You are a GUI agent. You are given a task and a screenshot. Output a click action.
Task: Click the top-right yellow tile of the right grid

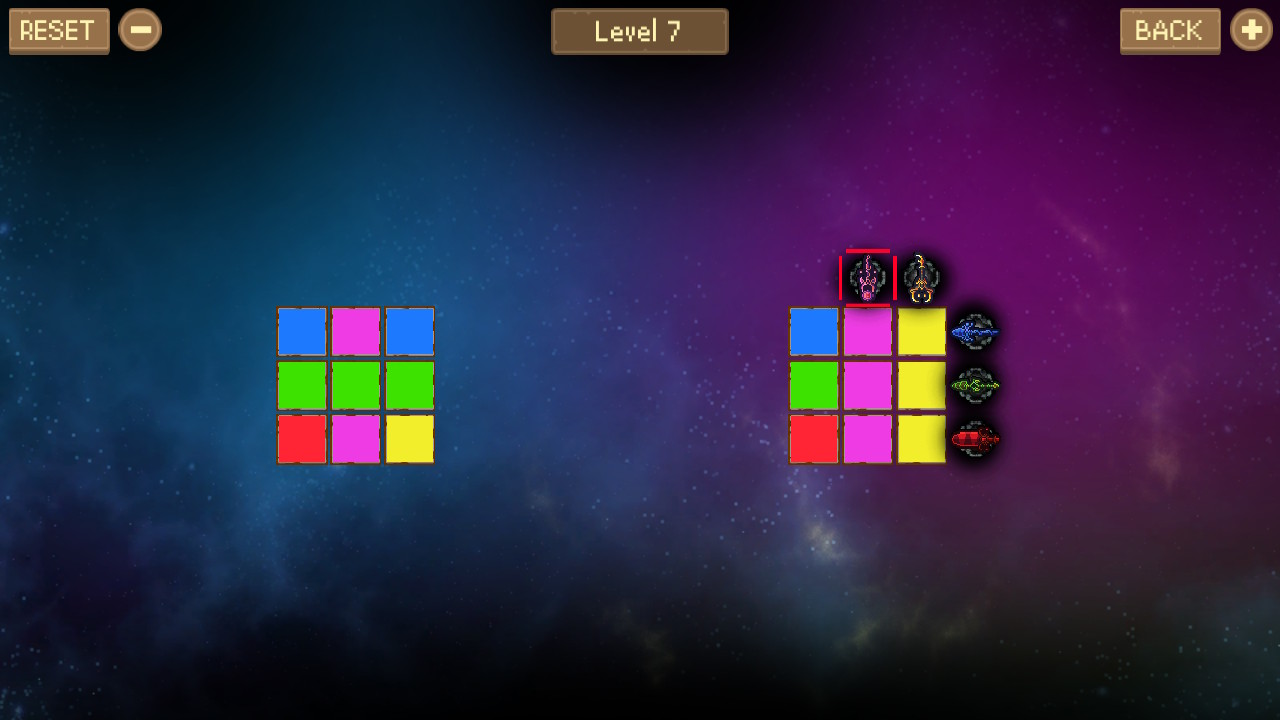[x=920, y=332]
